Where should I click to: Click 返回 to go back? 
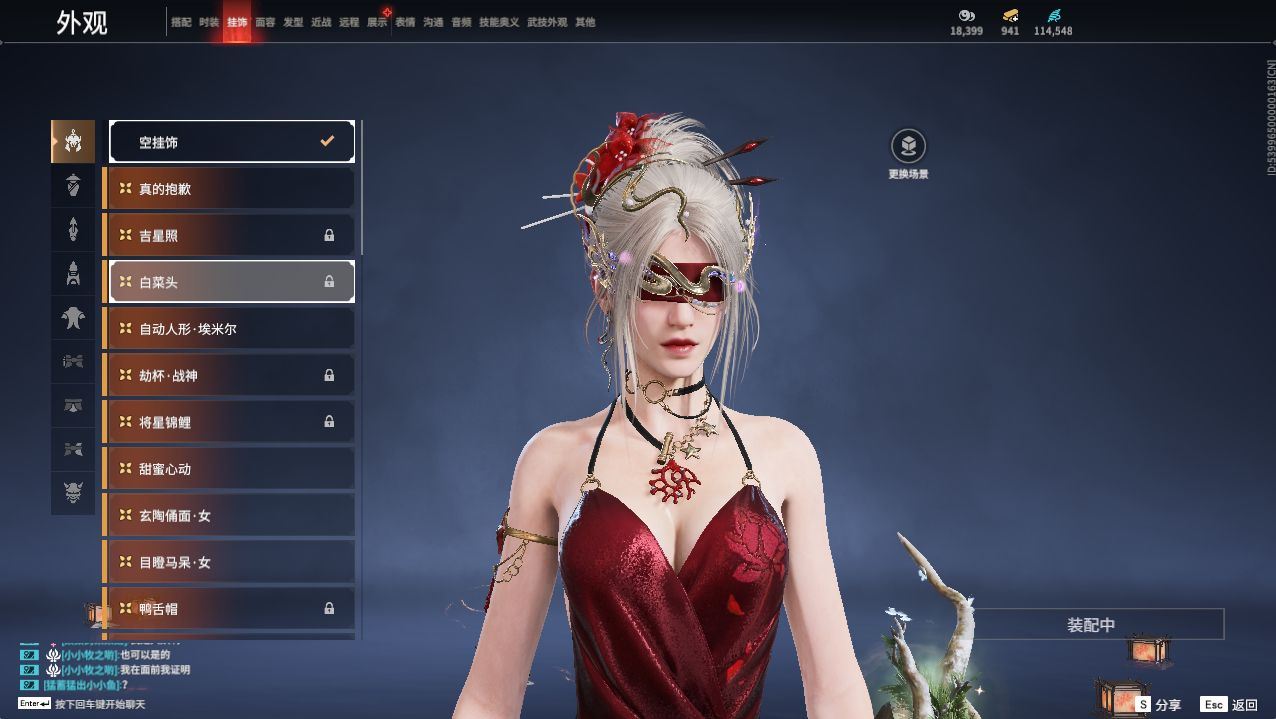pyautogui.click(x=1230, y=705)
